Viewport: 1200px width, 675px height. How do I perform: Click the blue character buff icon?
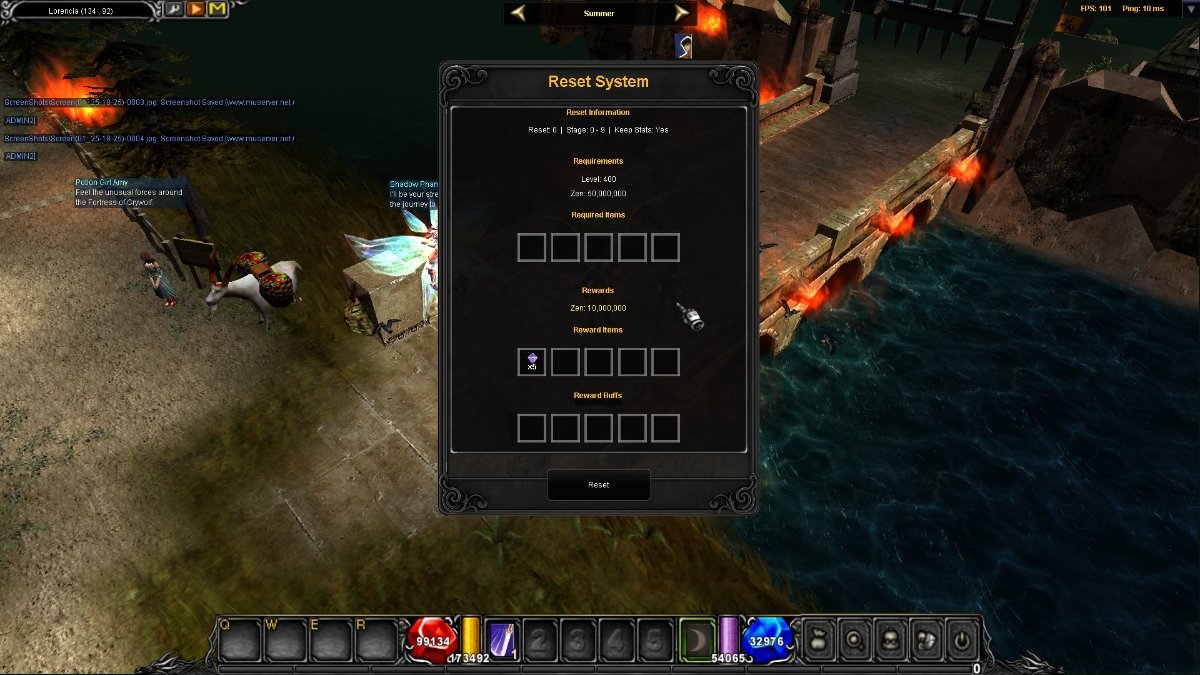point(684,45)
